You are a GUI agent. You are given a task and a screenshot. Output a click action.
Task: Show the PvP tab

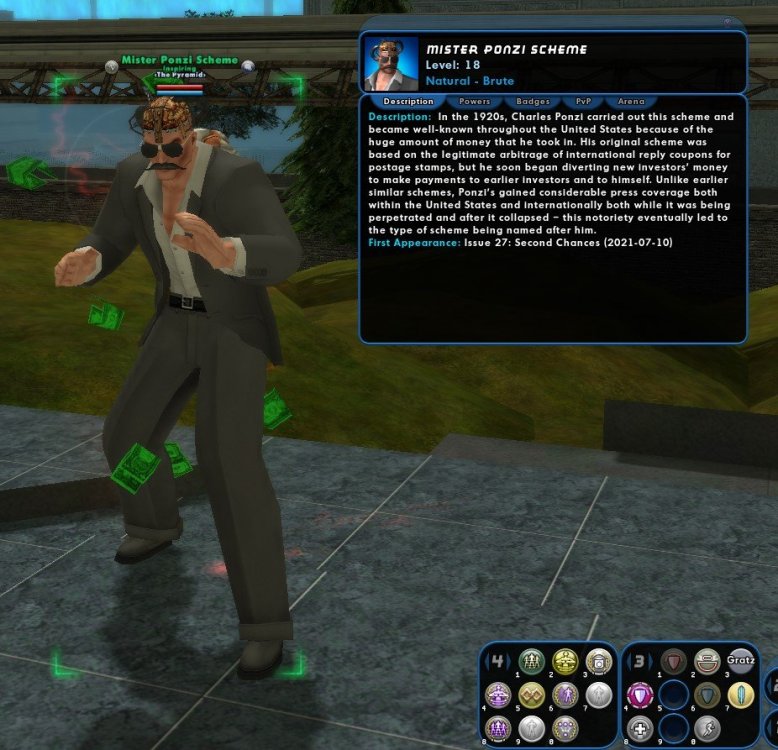click(582, 101)
